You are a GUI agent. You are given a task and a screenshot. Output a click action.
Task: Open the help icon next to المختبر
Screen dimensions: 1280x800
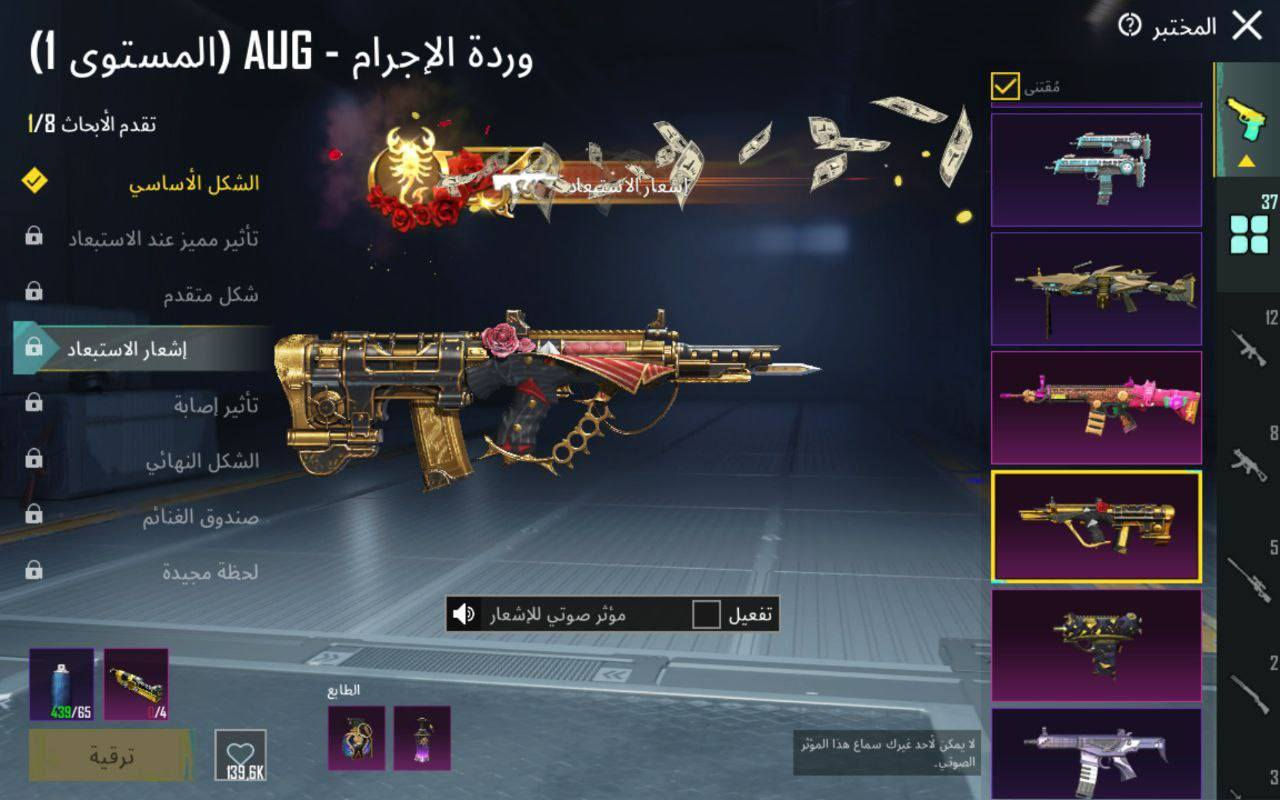1129,27
